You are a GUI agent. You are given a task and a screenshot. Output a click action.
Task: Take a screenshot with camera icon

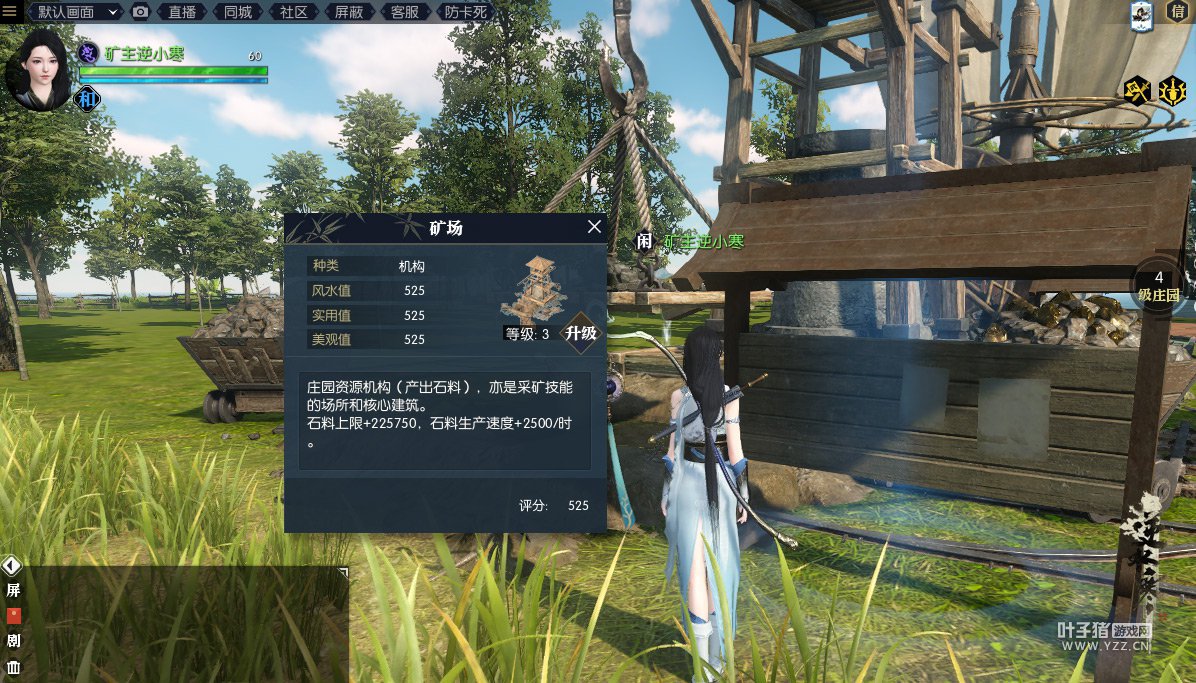pyautogui.click(x=141, y=12)
